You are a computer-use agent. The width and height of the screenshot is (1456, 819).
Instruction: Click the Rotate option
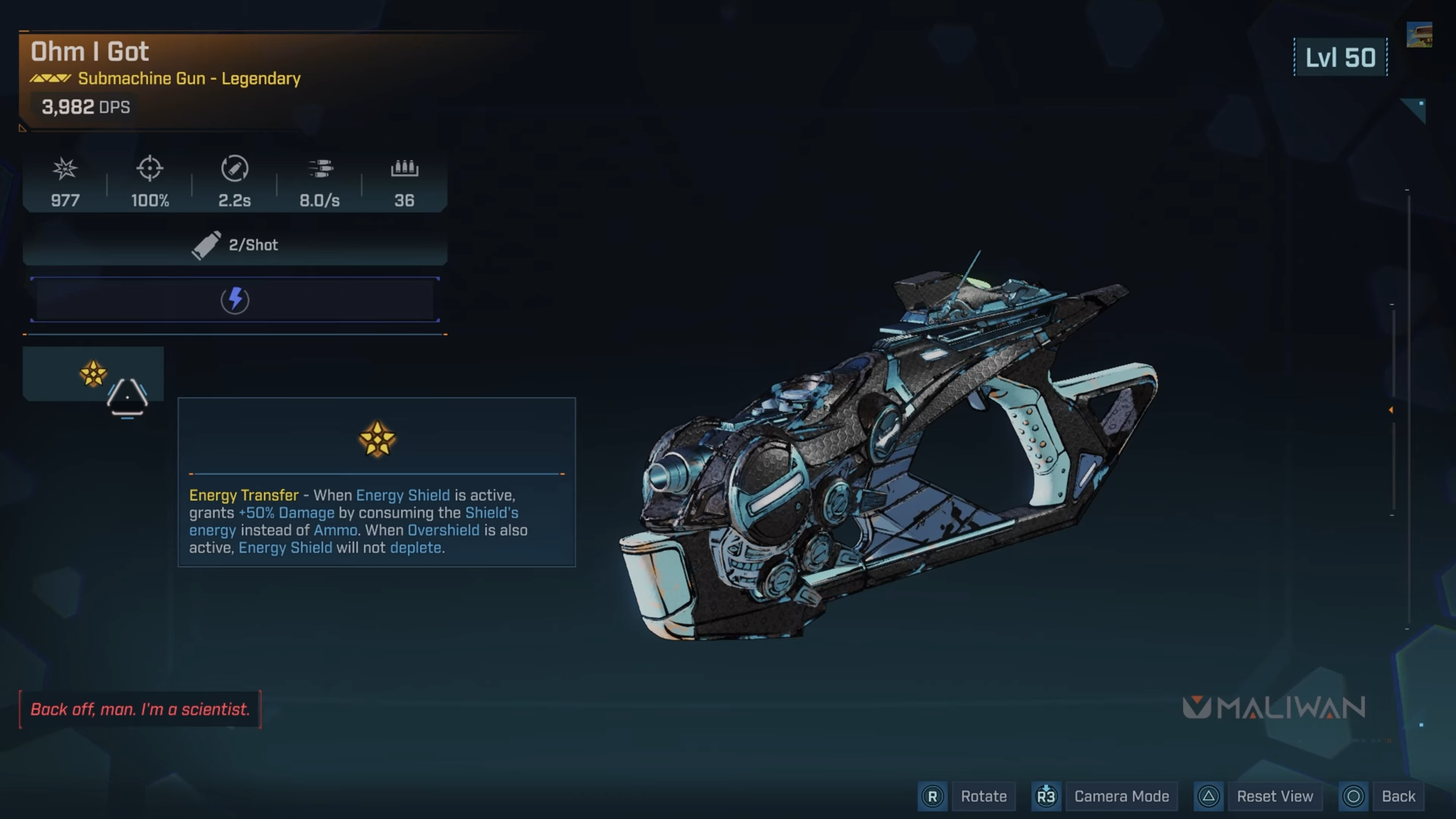point(983,796)
